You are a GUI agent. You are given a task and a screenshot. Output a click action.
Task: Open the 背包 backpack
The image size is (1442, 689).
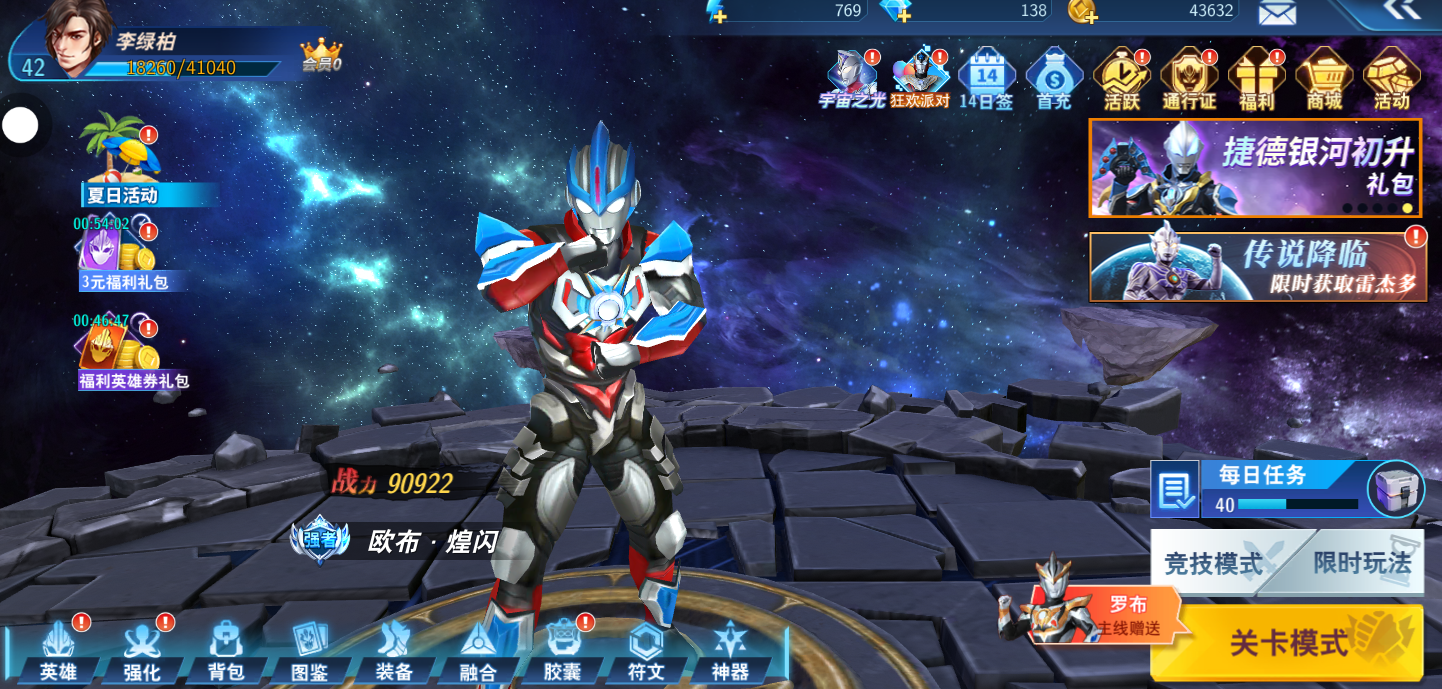226,651
